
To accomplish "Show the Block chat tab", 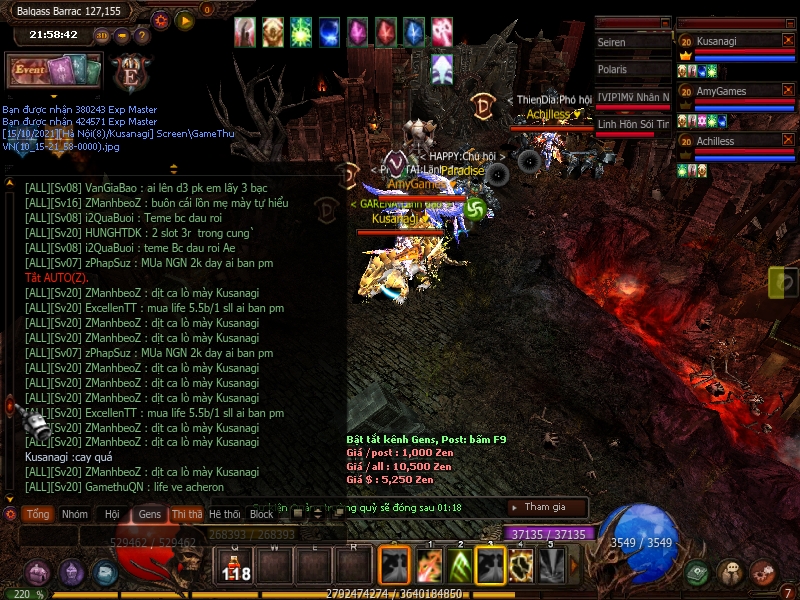I will (x=262, y=514).
